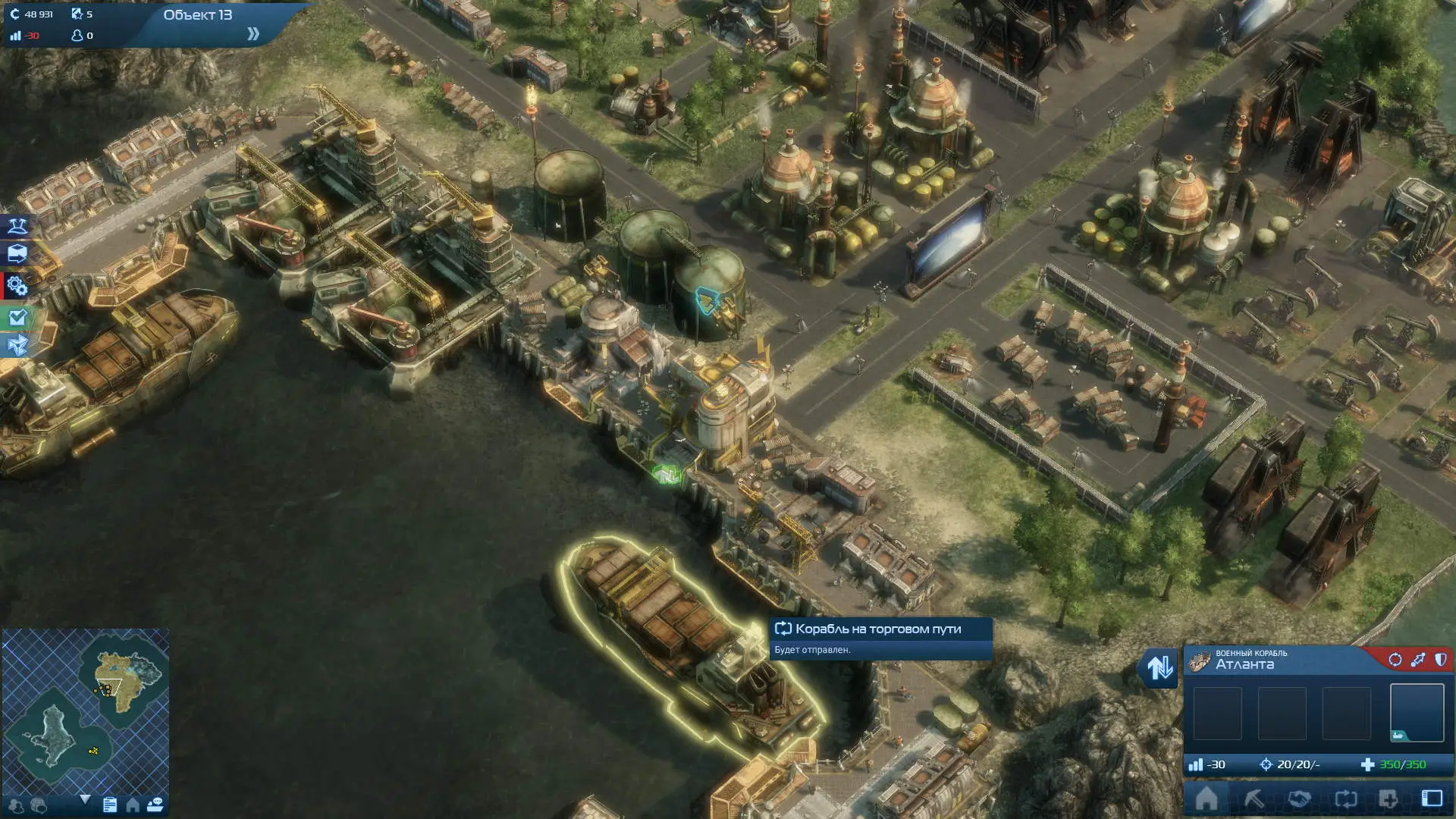Open the handshake diplomacy menu
The image size is (1456, 819).
point(1299,799)
